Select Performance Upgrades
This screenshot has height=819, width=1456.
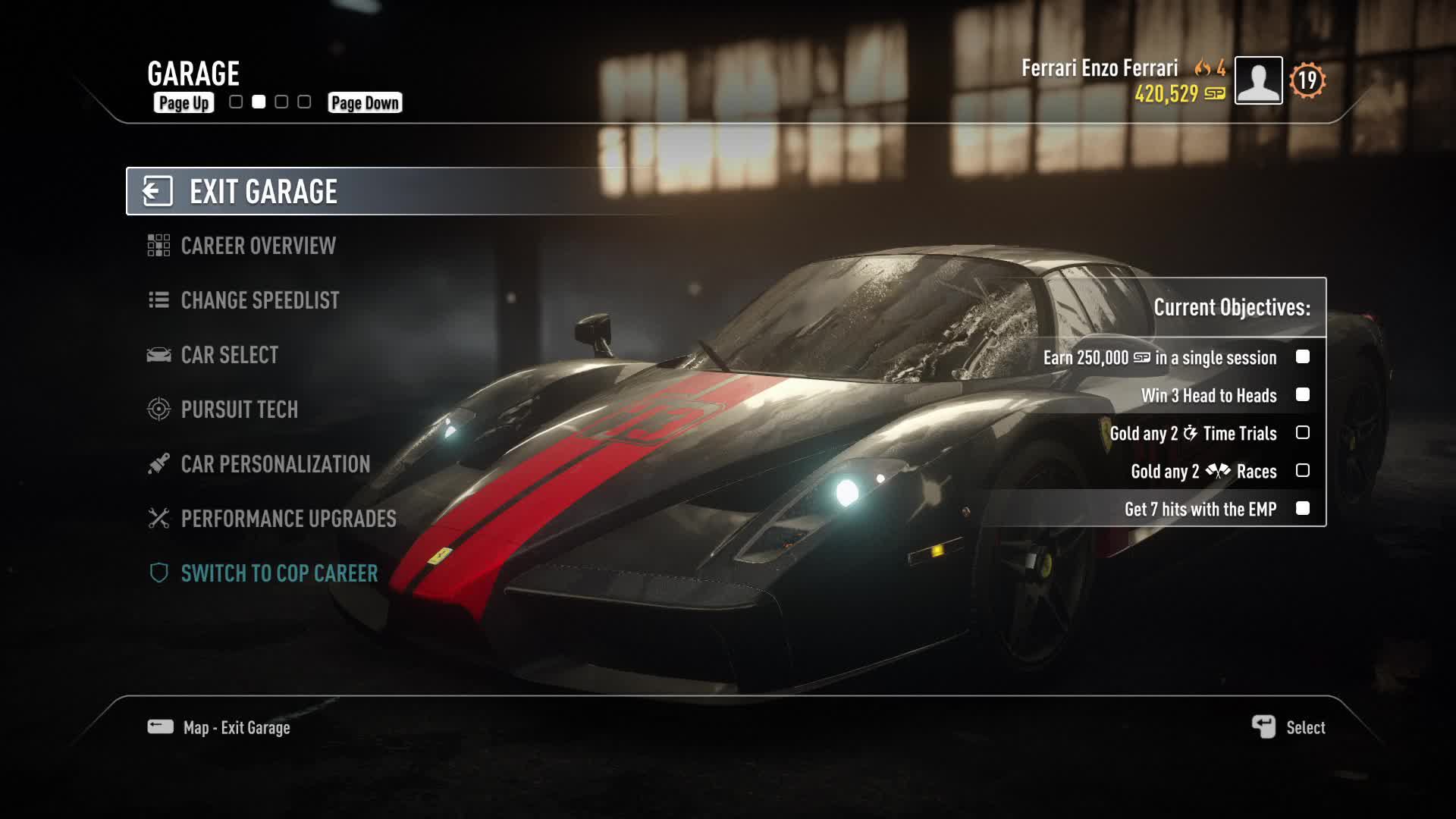point(288,519)
